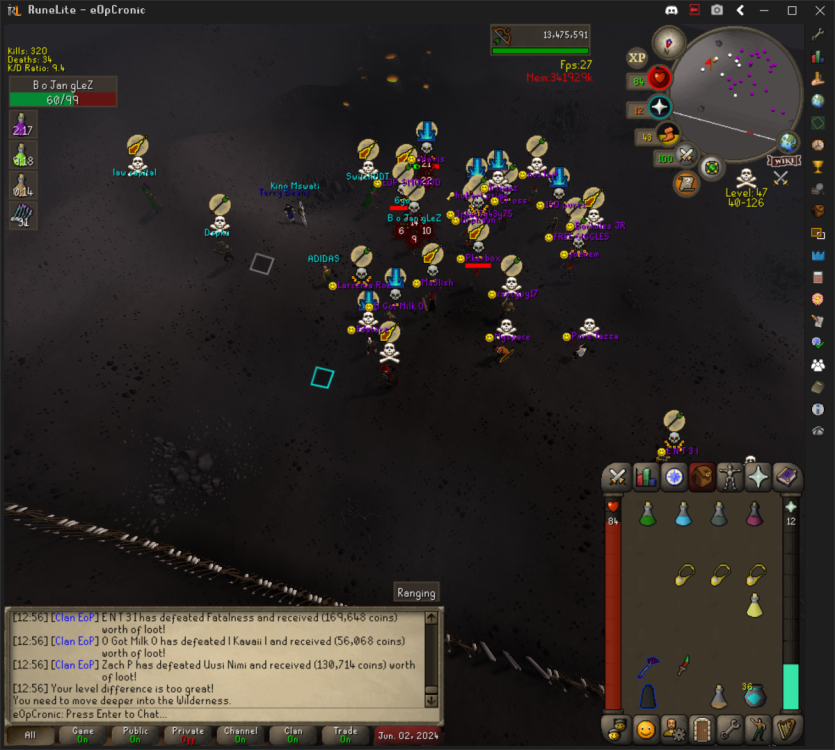Click the compass to face north
This screenshot has height=750, width=835.
point(667,43)
